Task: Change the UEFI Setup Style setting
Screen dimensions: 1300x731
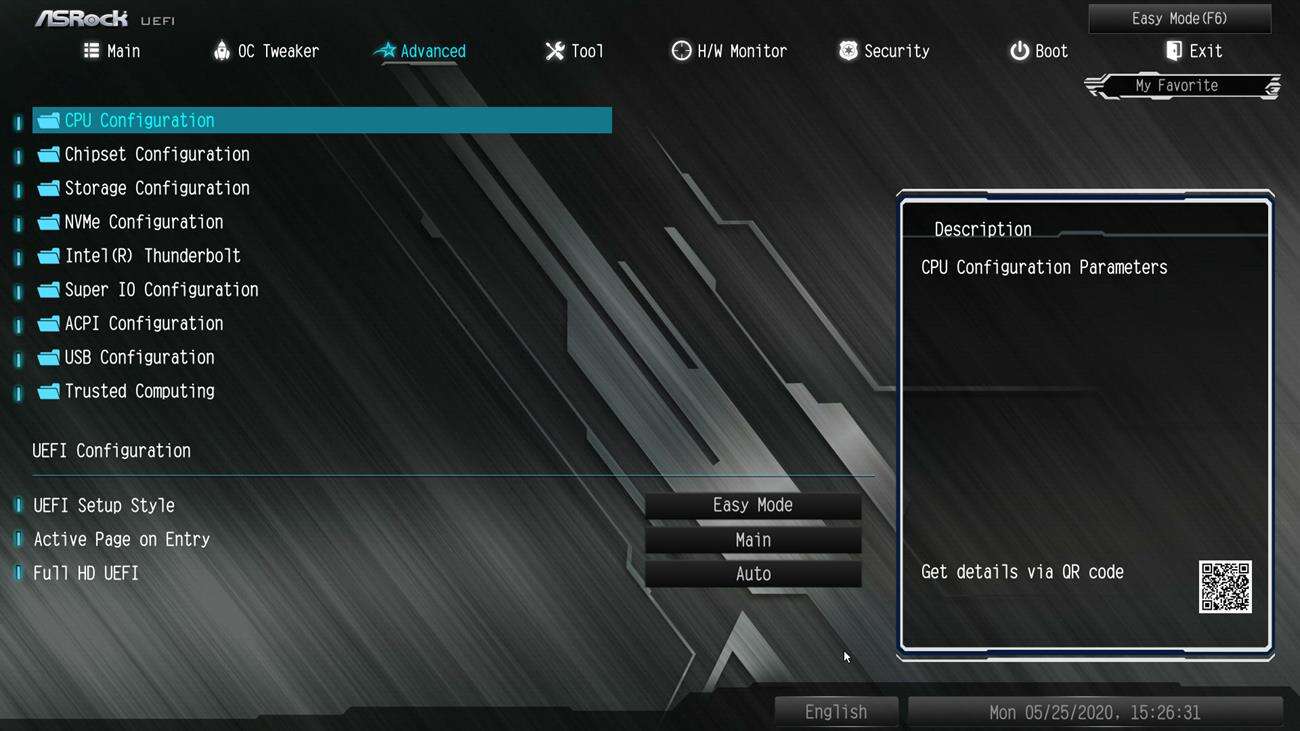Action: (752, 505)
